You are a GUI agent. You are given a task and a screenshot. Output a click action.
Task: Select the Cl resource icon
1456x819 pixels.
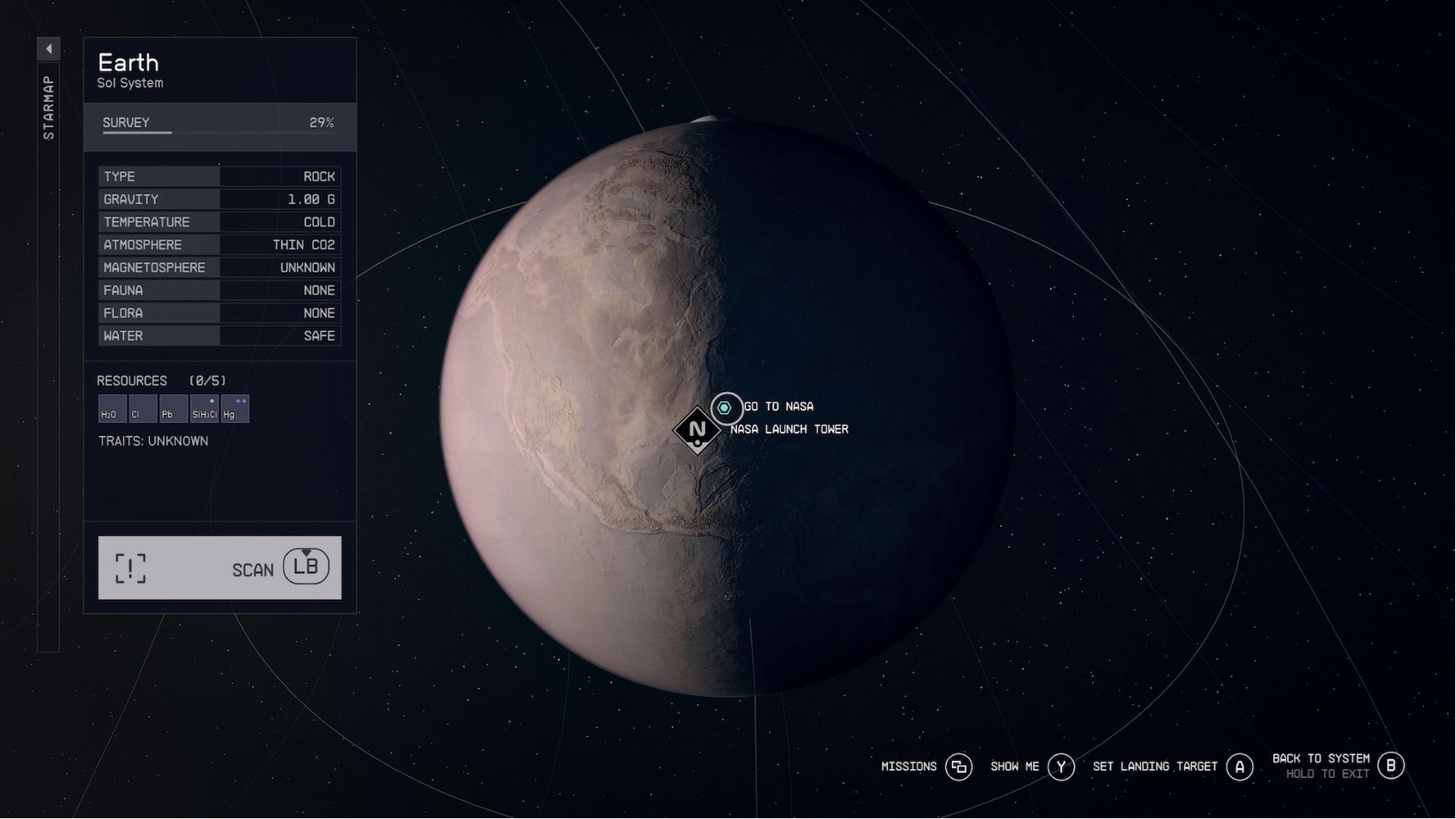(141, 409)
